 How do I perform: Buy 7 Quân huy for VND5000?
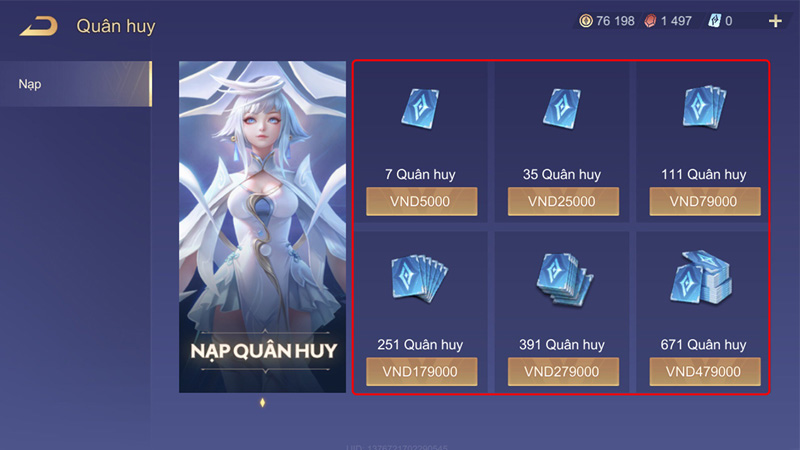tap(421, 201)
